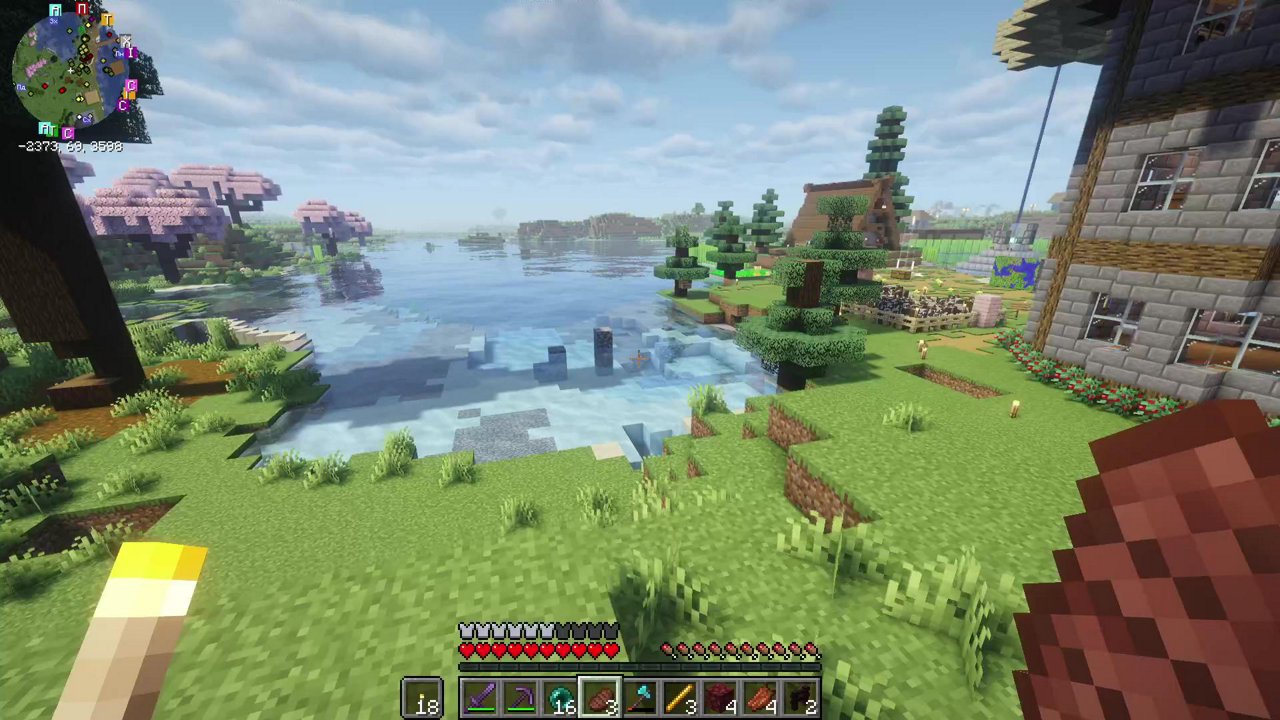1280x720 pixels.
Task: Select the last hotbar item with count 2
Action: pyautogui.click(x=802, y=699)
